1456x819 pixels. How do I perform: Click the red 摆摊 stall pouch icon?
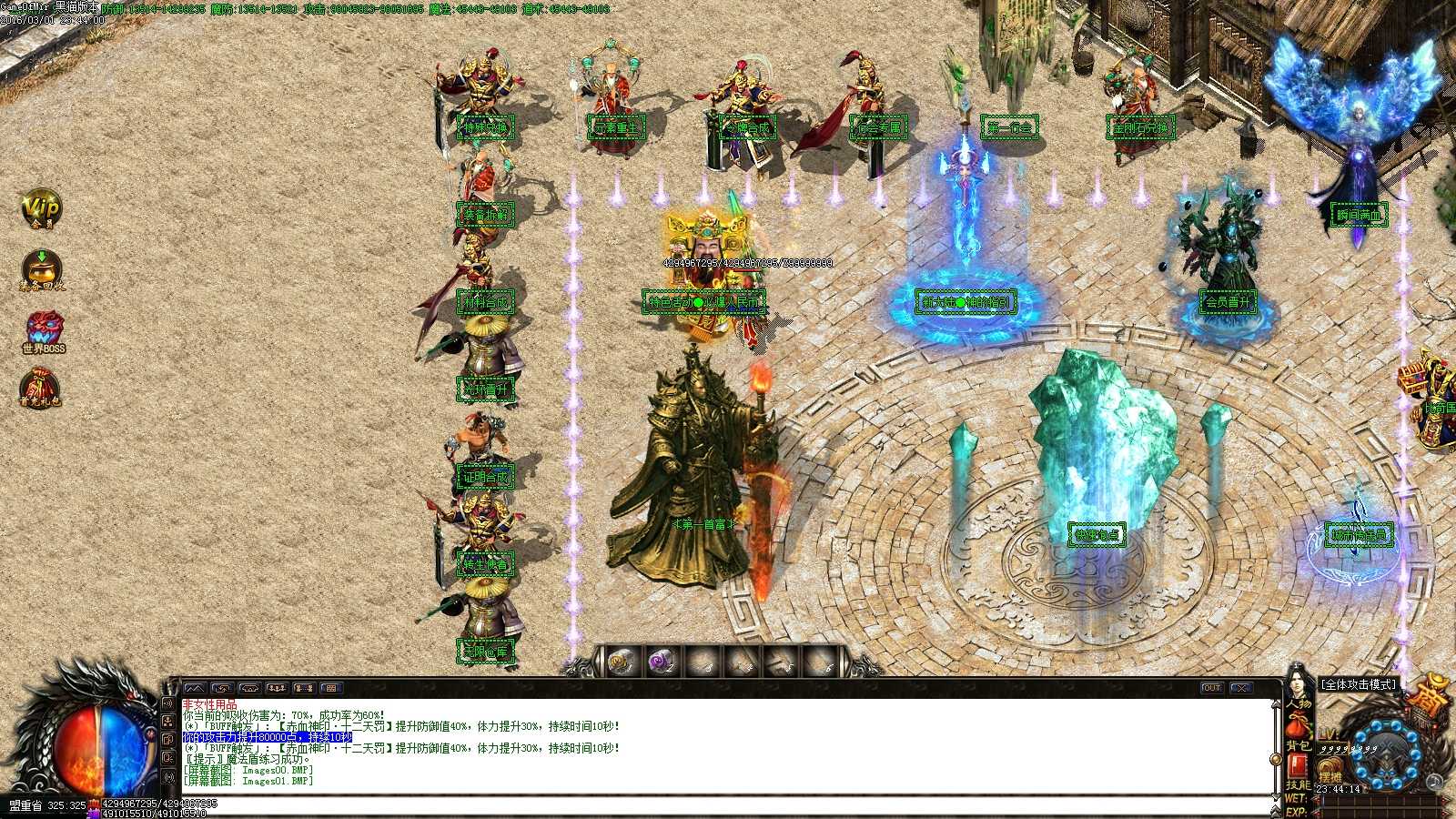click(x=1328, y=767)
